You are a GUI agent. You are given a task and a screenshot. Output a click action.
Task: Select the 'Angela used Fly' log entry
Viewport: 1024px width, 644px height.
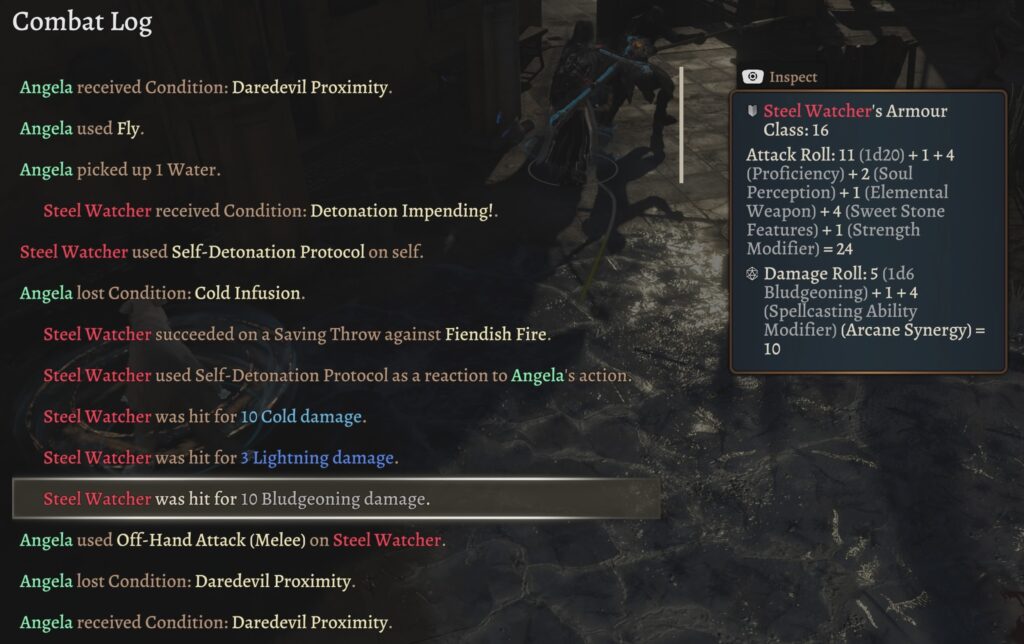coord(82,128)
